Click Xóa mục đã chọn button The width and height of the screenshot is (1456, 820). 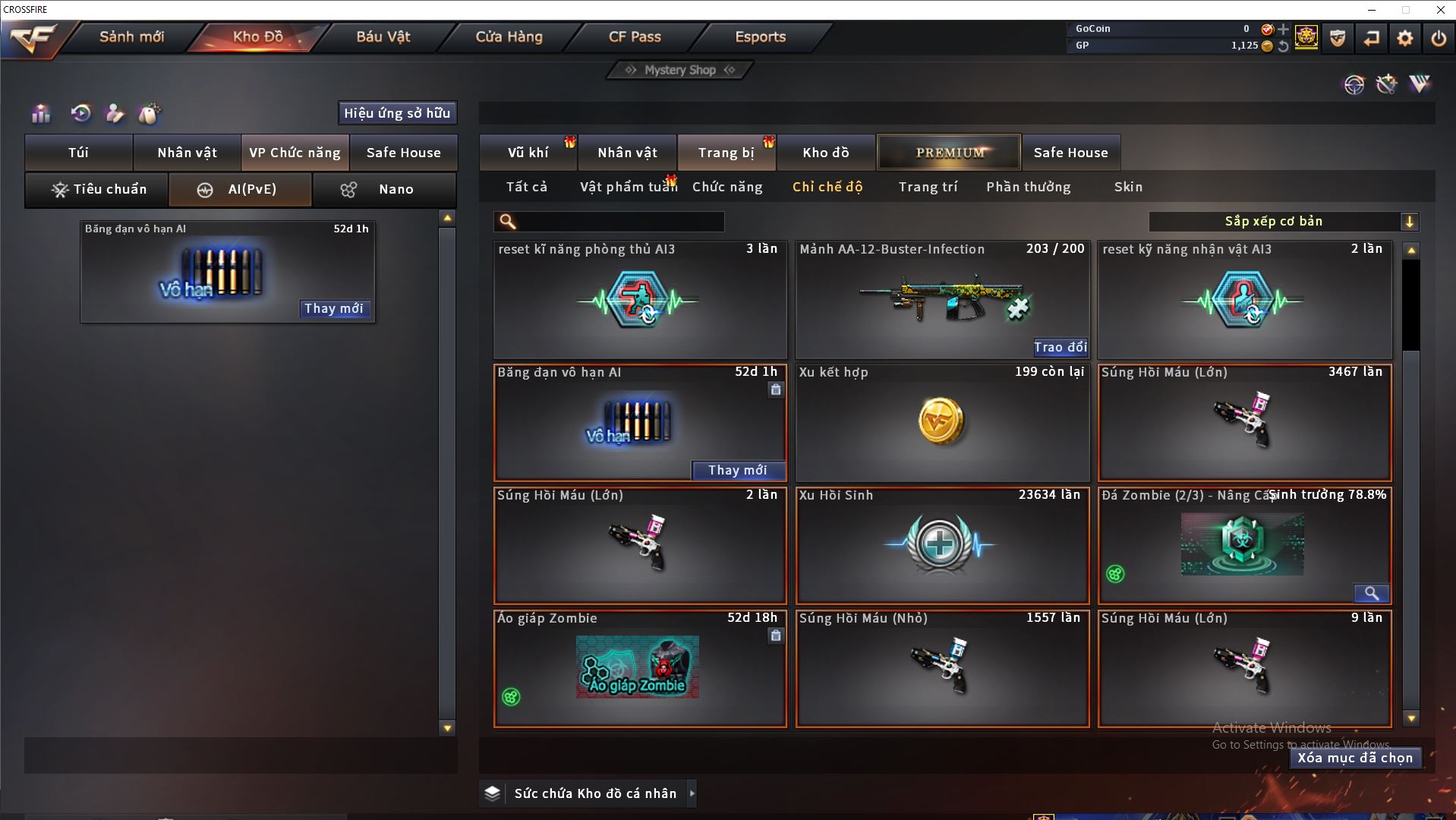pyautogui.click(x=1355, y=758)
